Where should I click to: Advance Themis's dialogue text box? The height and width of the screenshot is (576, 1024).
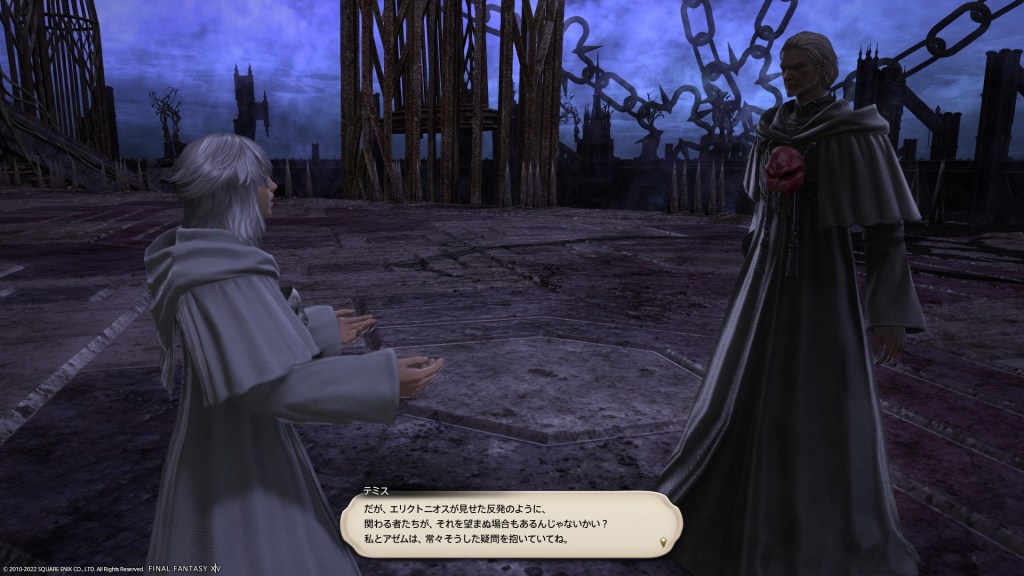[508, 523]
